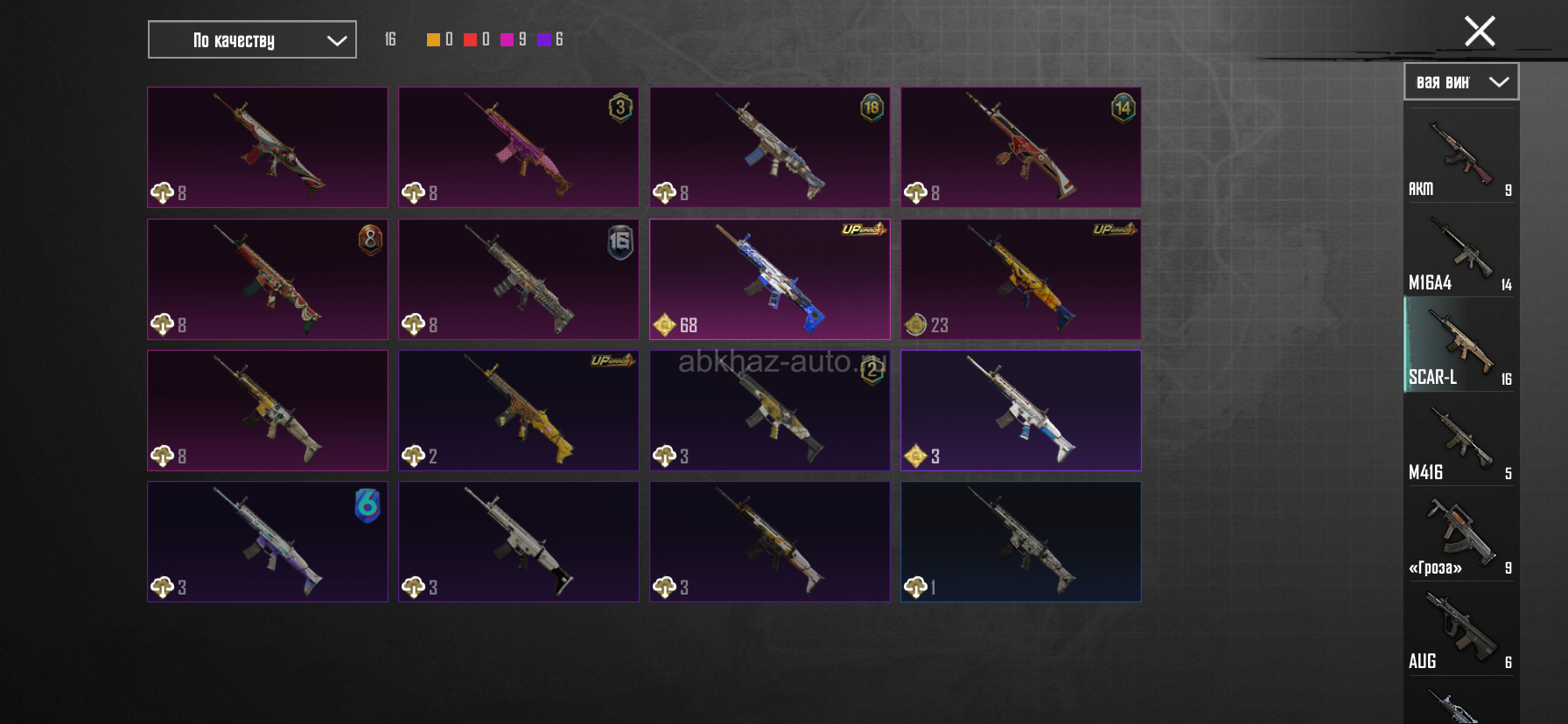Viewport: 1568px width, 724px height.
Task: Select the skin with badge 18
Action: (x=769, y=147)
